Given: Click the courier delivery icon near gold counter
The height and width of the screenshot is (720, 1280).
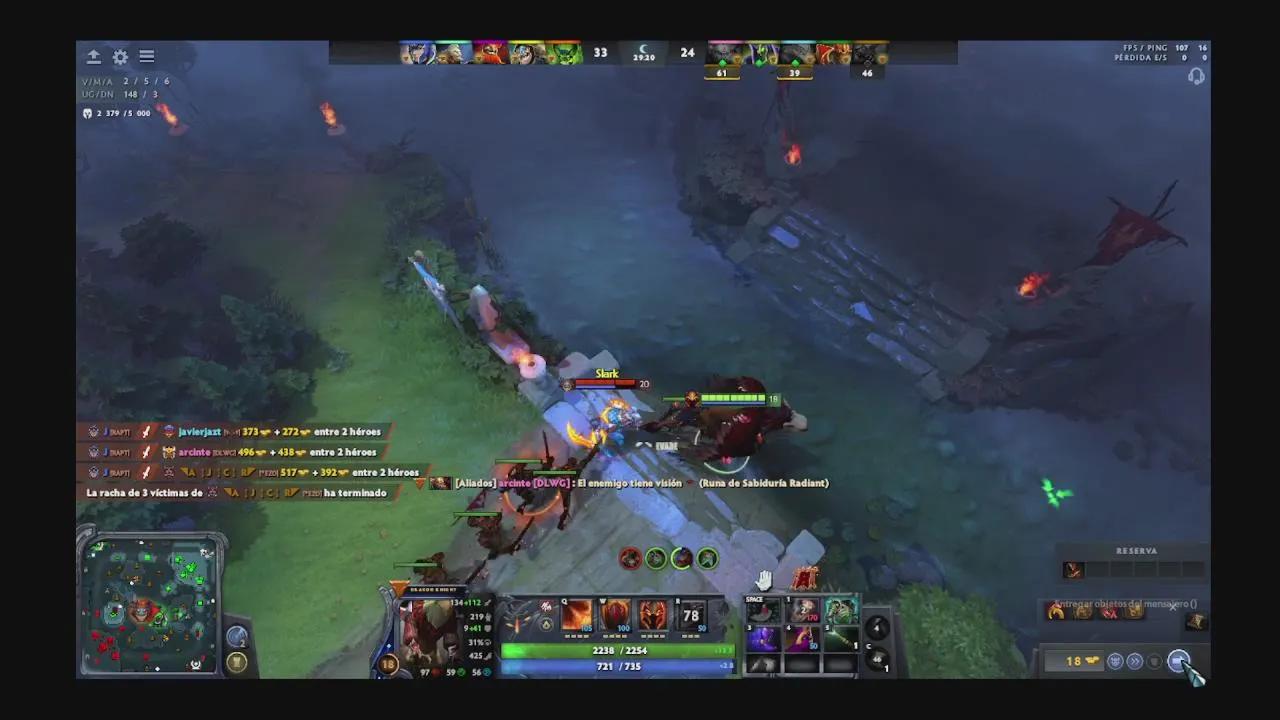Looking at the screenshot, I should 1115,661.
